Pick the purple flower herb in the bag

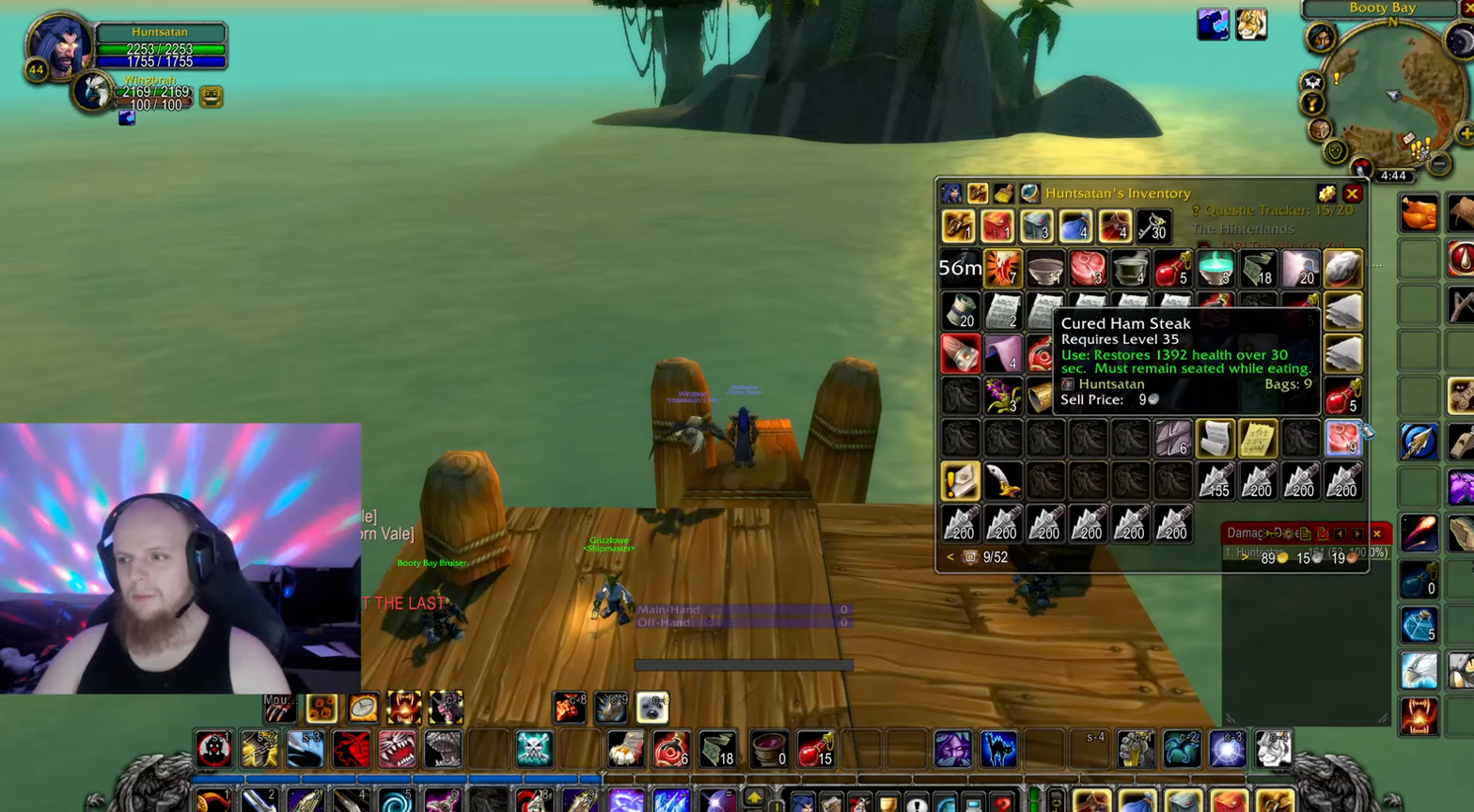pos(1002,396)
